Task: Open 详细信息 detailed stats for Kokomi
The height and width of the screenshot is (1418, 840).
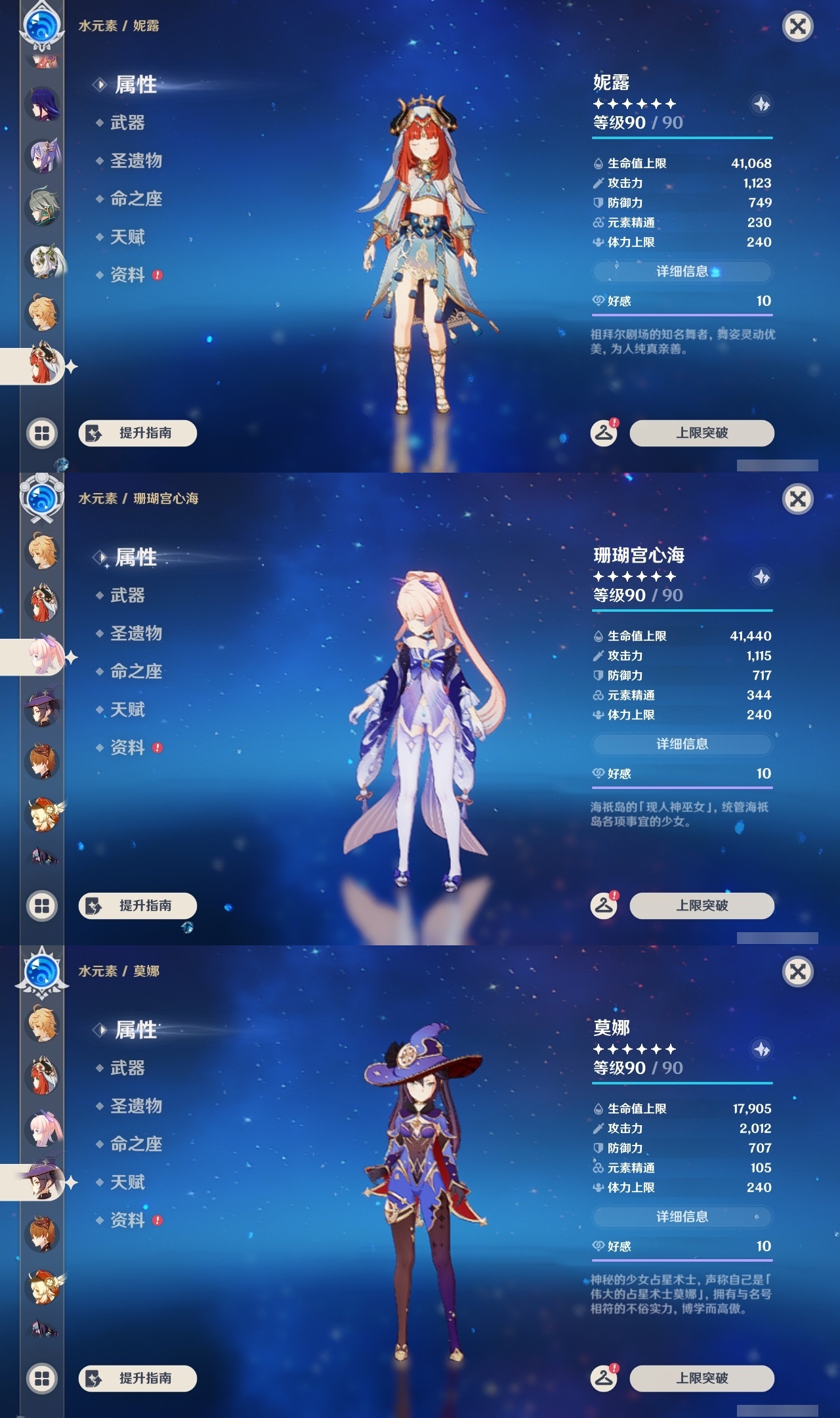Action: (x=682, y=744)
